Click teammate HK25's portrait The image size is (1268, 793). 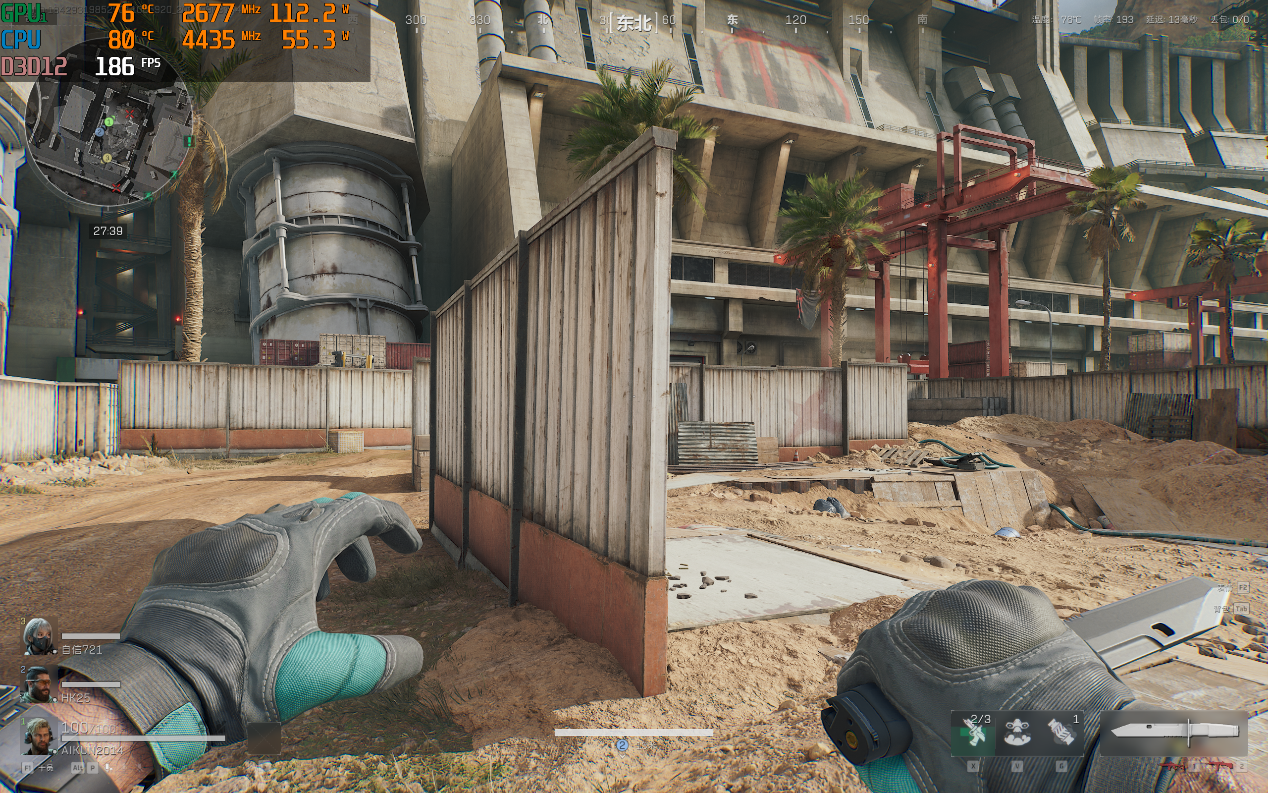tap(40, 685)
